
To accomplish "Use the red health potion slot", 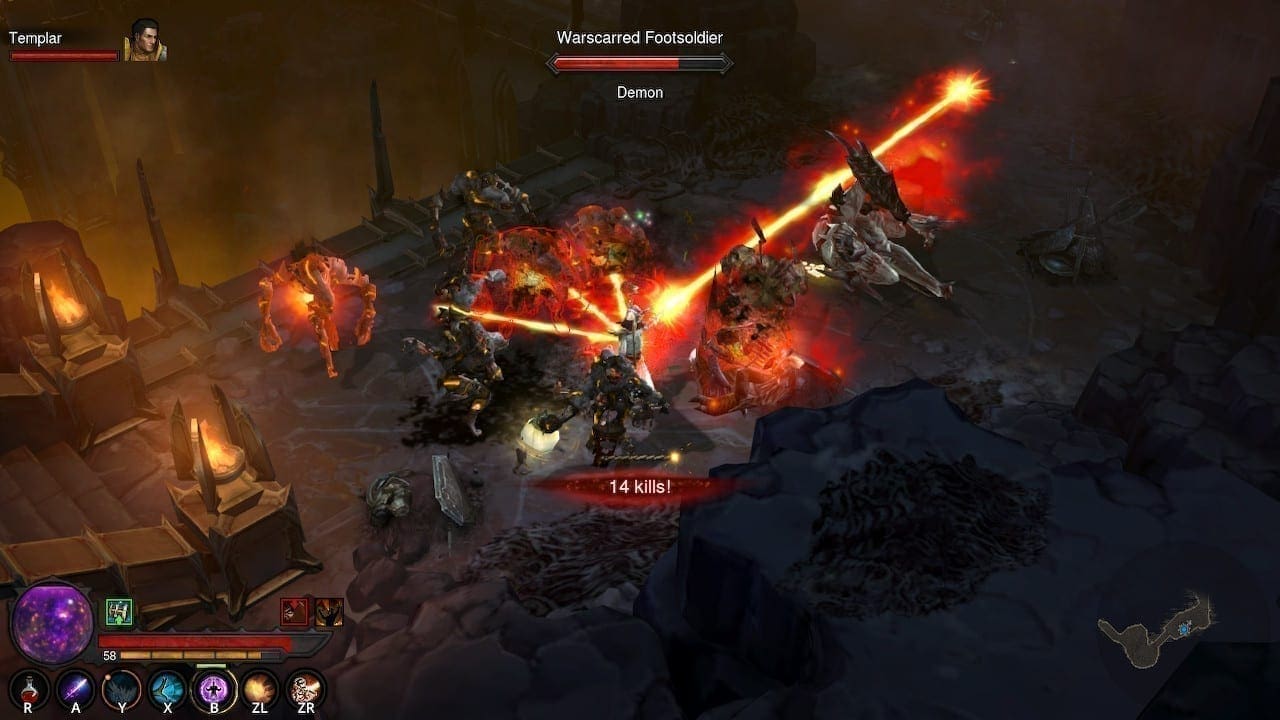I will (28, 688).
